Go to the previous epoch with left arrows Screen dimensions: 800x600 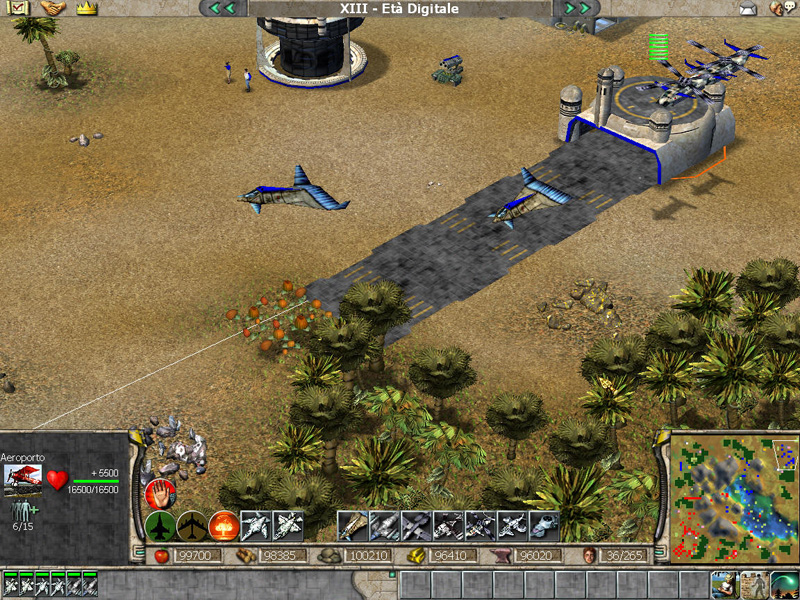(222, 8)
